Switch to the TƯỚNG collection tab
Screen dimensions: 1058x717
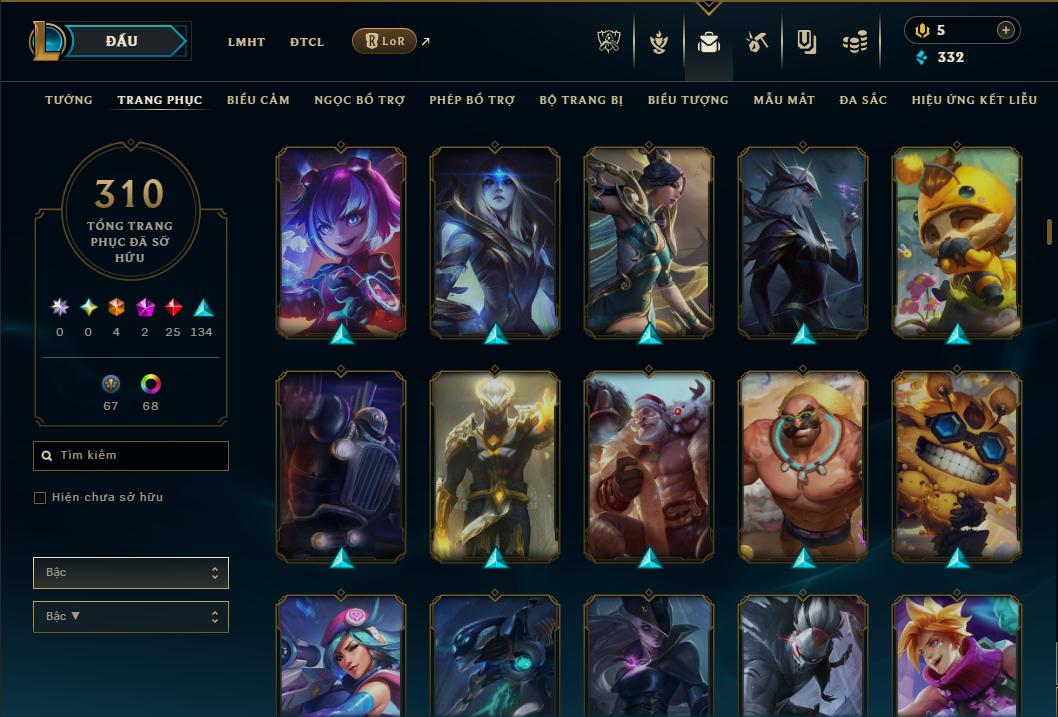click(69, 100)
